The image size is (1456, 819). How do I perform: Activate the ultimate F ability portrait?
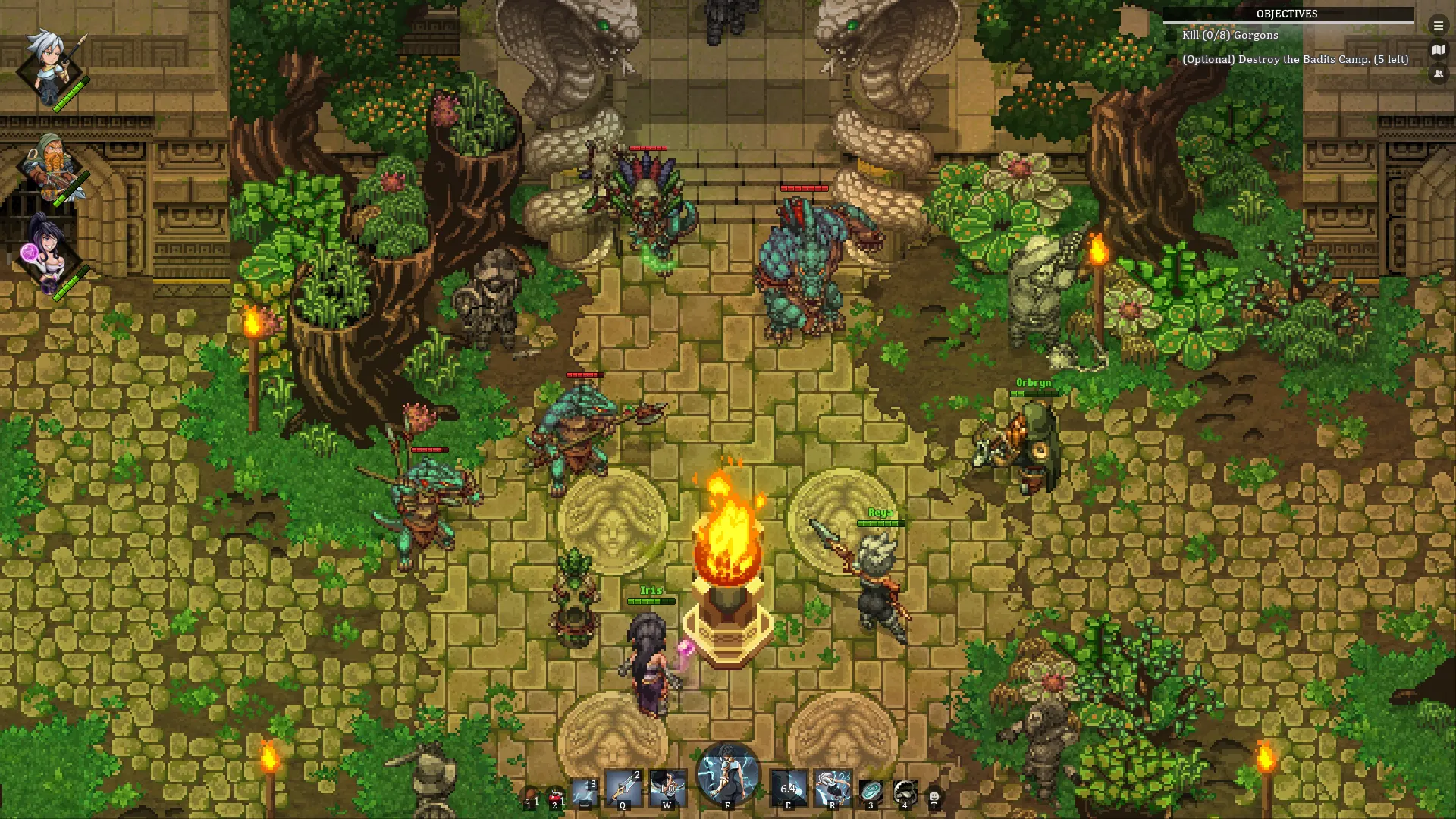pyautogui.click(x=726, y=777)
